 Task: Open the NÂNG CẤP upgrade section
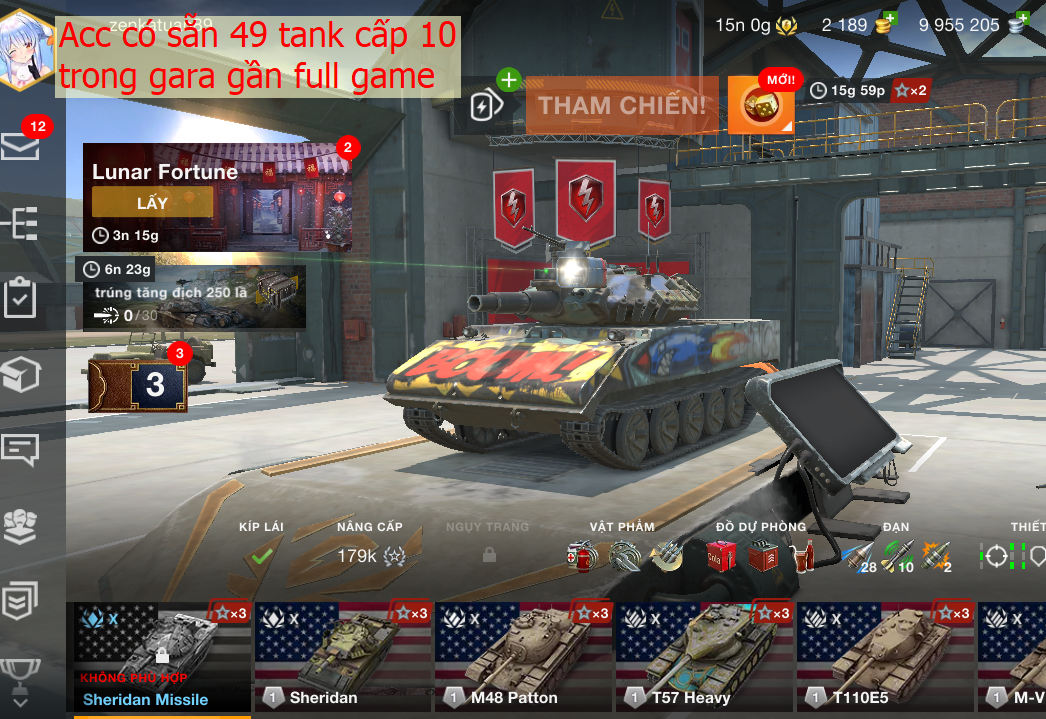pos(369,546)
